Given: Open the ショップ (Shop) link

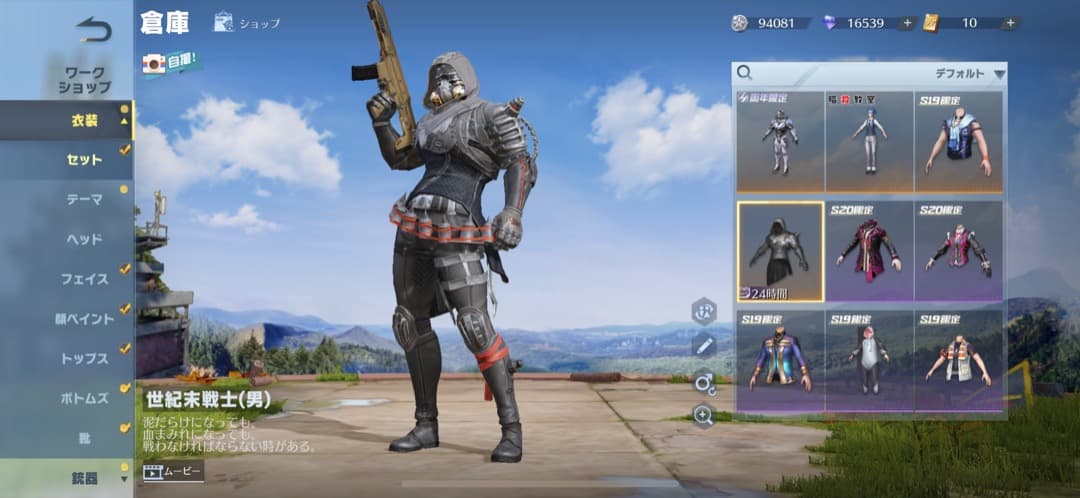Looking at the screenshot, I should point(247,22).
